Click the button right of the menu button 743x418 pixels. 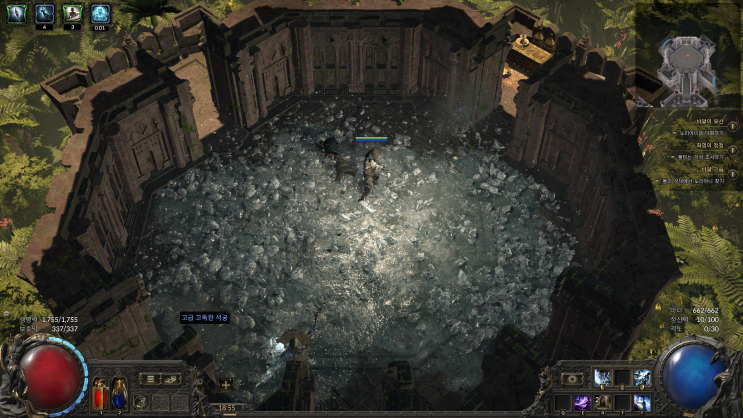[x=172, y=379]
